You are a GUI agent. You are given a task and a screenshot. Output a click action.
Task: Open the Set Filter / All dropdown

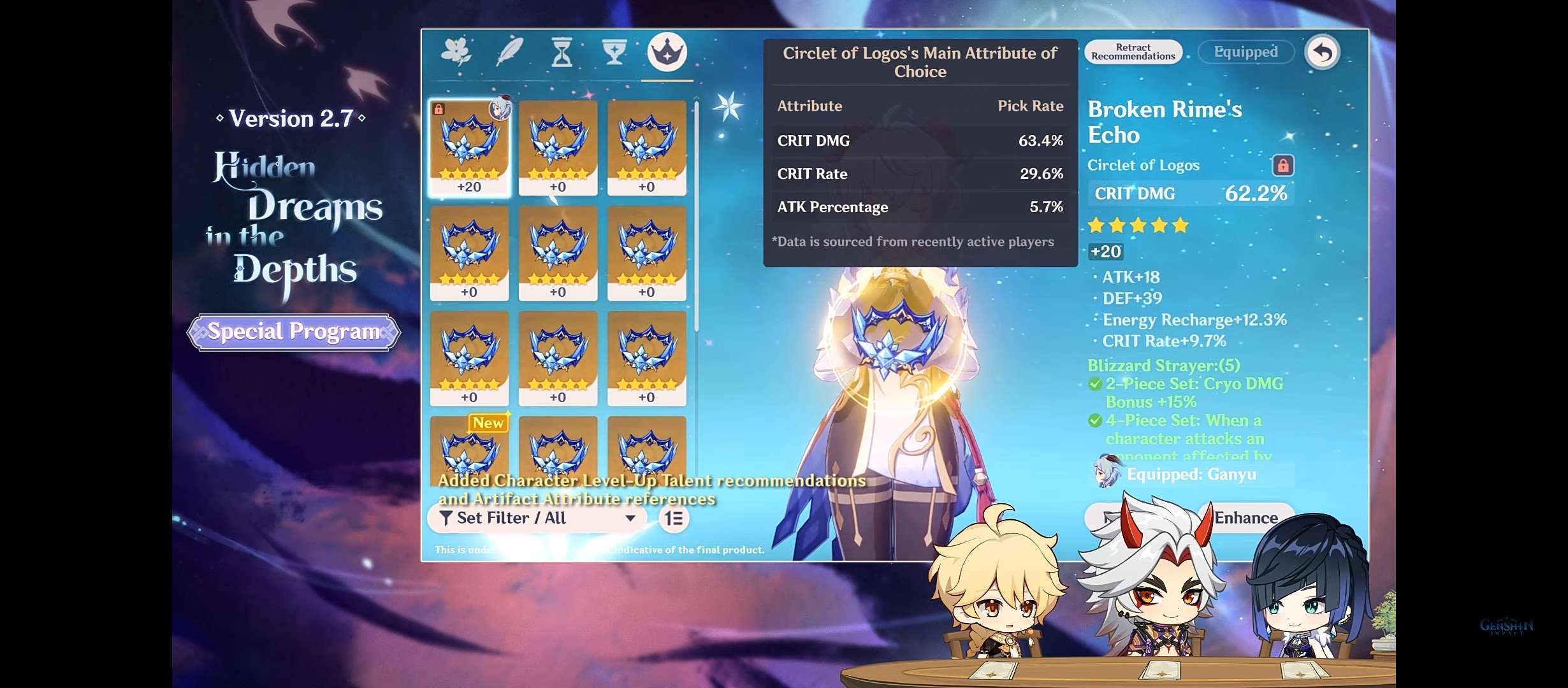(x=537, y=518)
